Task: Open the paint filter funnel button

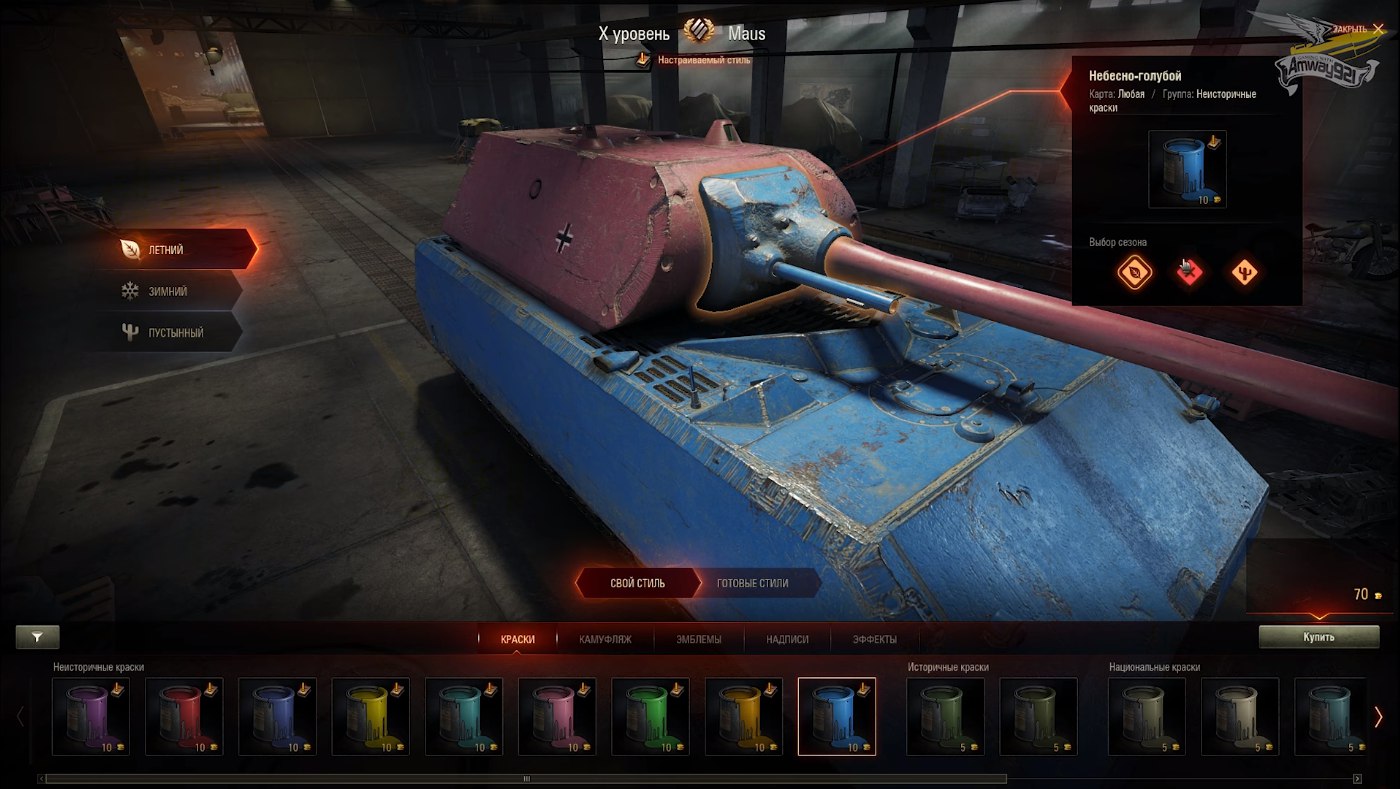Action: click(x=37, y=636)
